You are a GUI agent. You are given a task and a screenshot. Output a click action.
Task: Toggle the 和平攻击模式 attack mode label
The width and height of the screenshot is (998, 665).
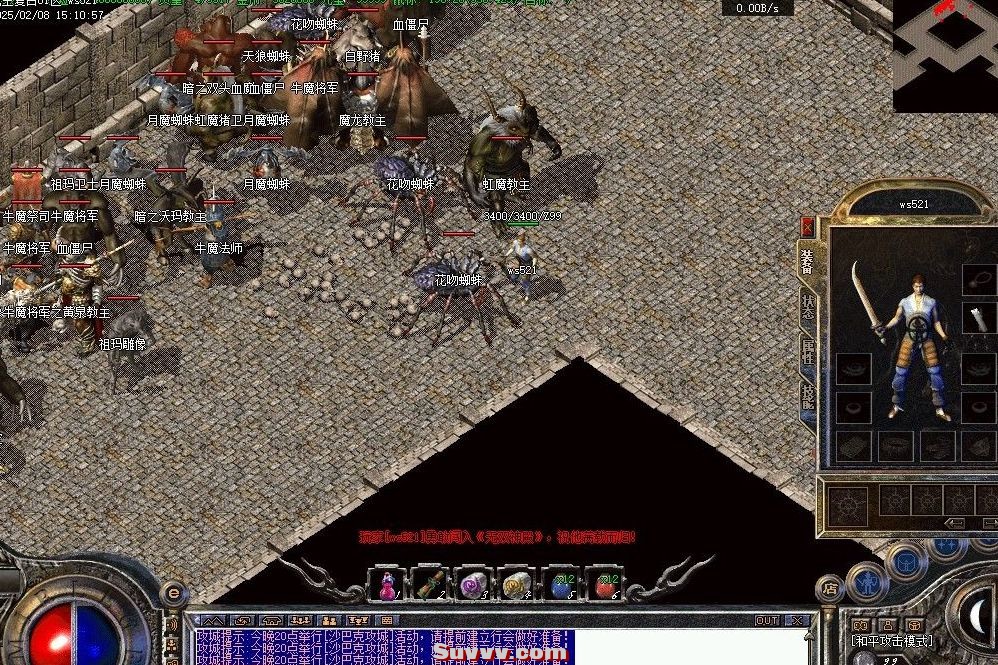coord(892,641)
